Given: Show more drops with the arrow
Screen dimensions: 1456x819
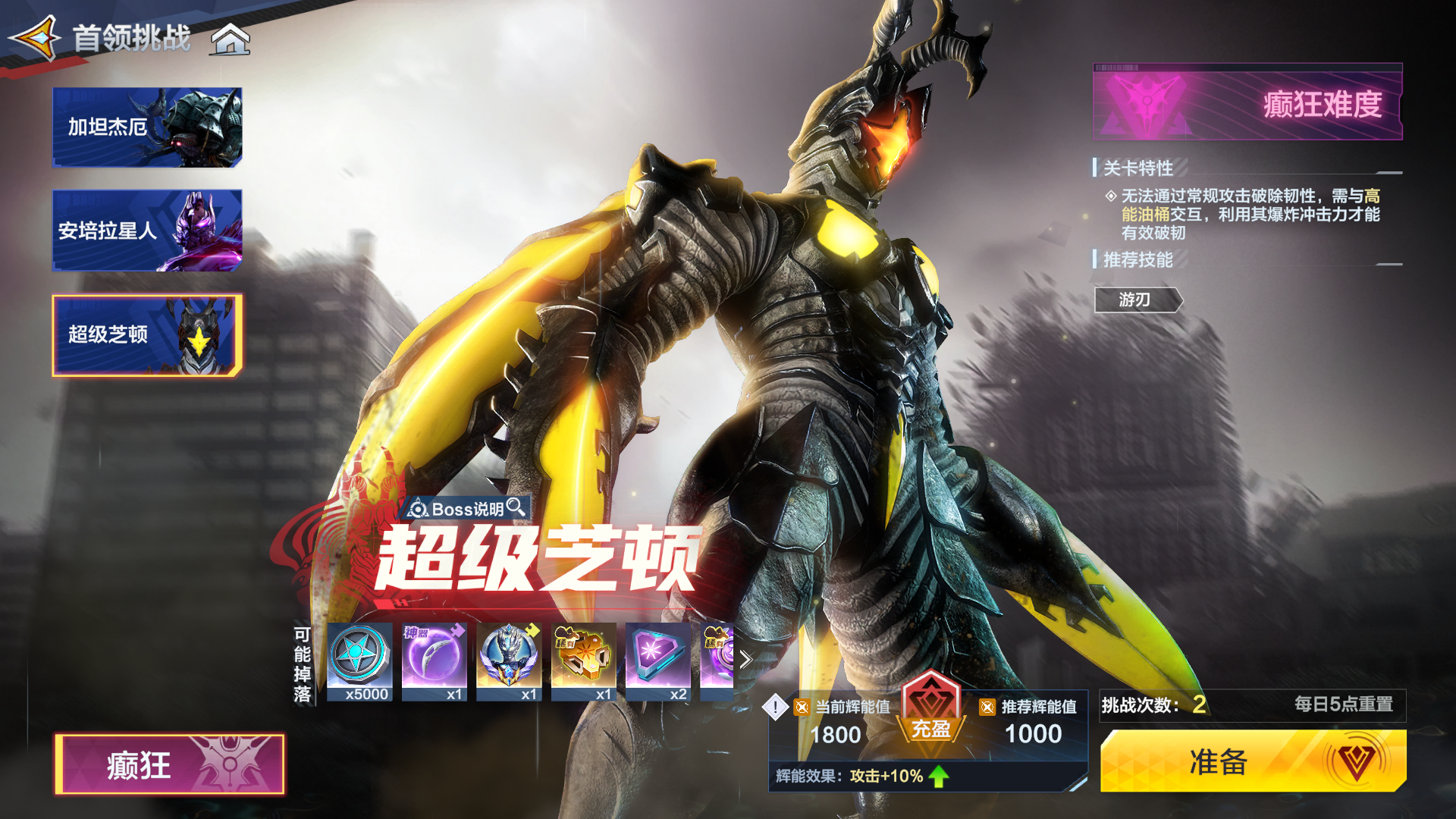Looking at the screenshot, I should (x=746, y=660).
